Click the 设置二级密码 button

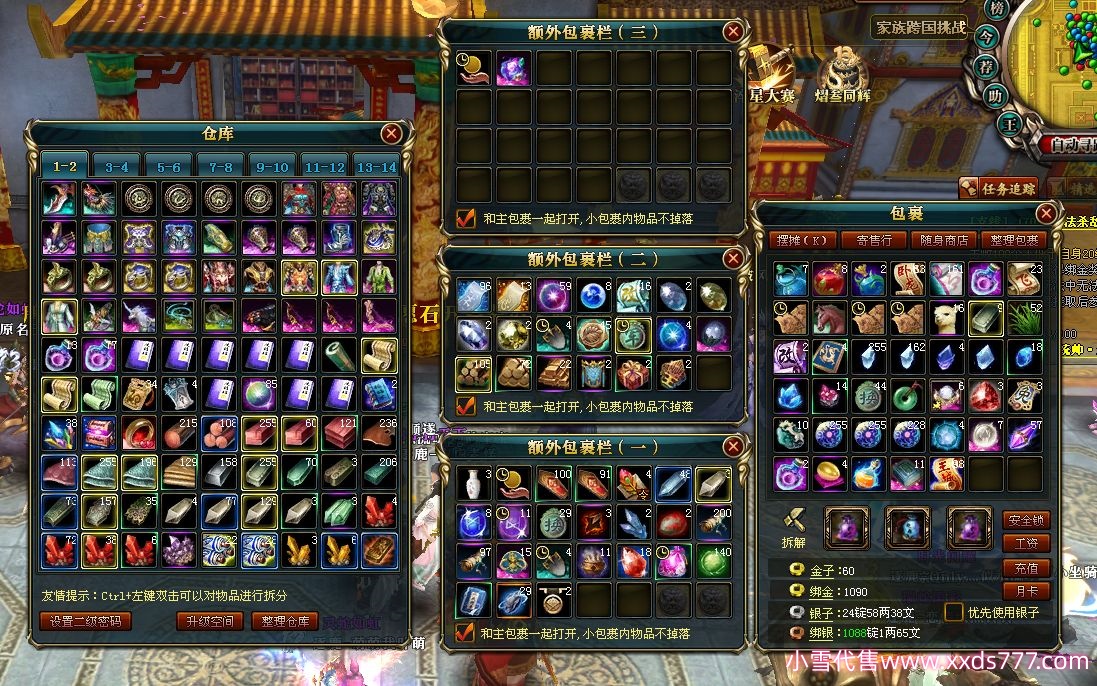click(x=86, y=621)
